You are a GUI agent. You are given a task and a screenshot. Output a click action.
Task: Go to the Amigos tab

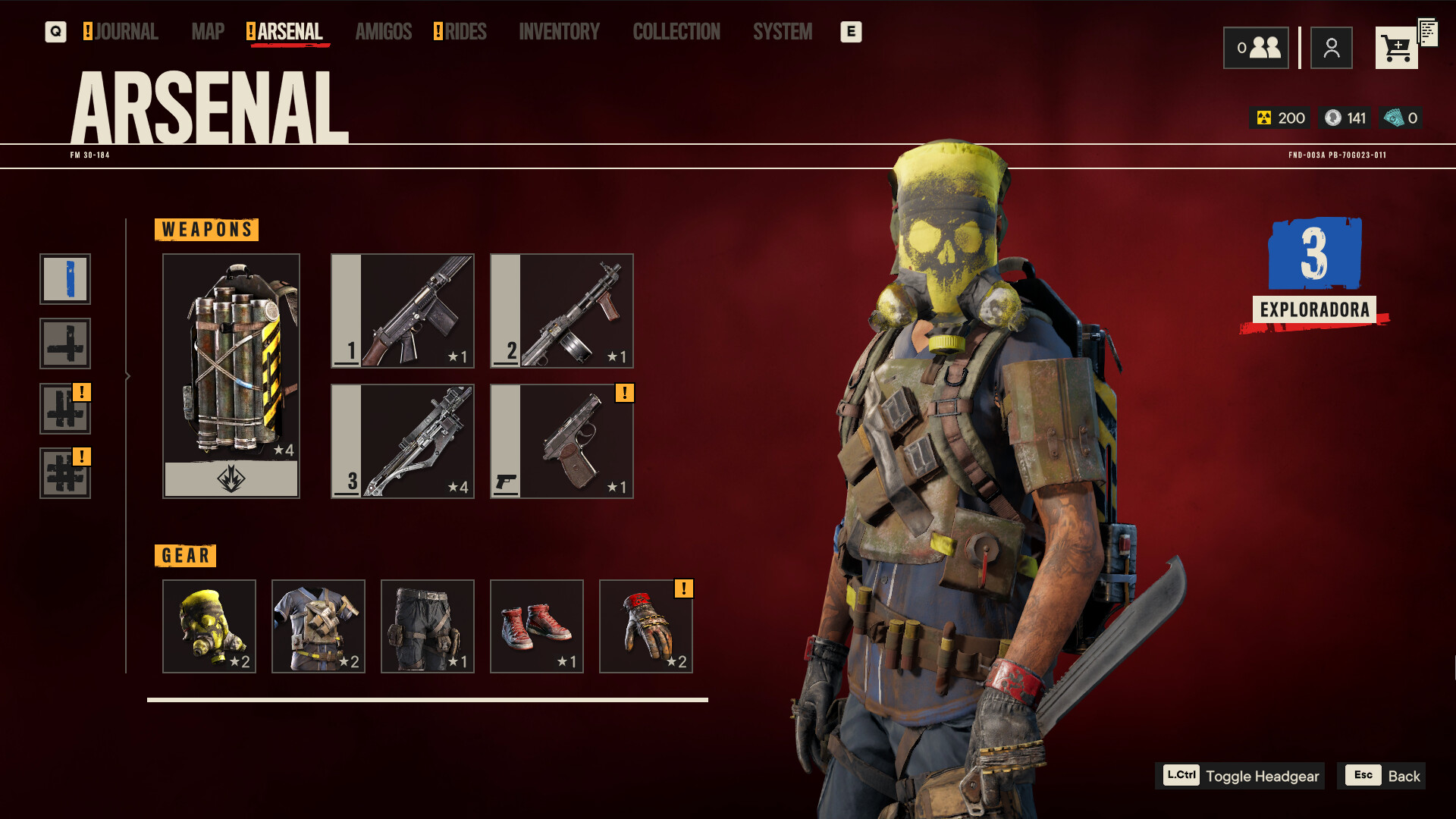tap(383, 32)
